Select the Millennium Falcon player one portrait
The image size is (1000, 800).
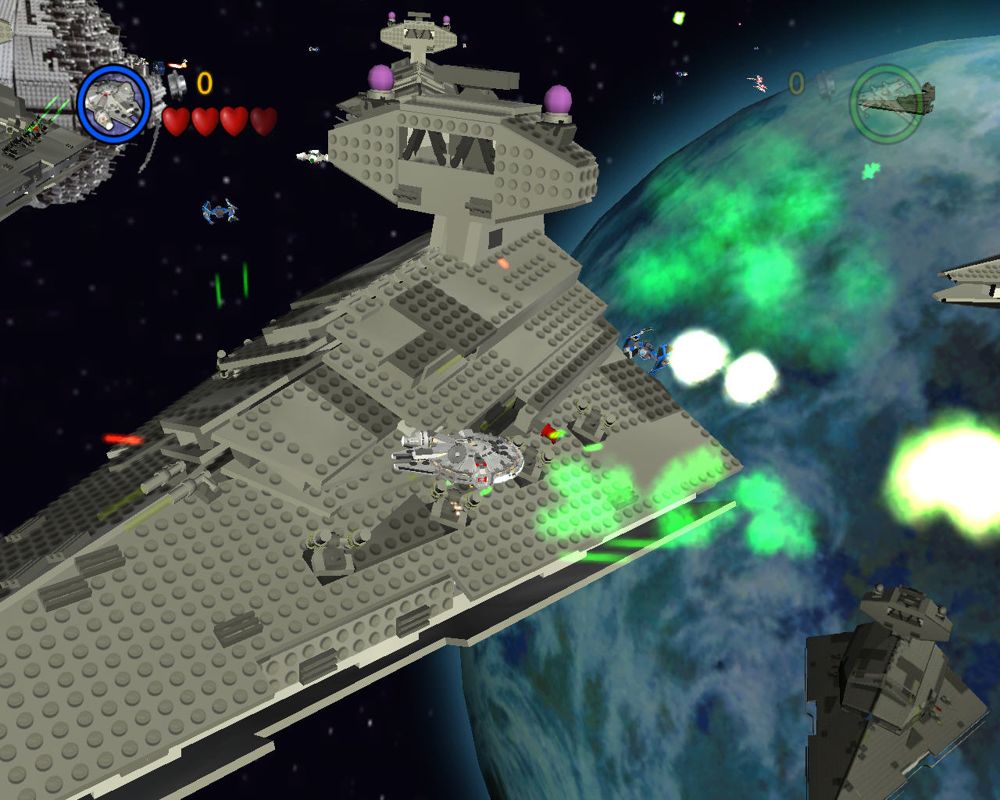(x=113, y=101)
